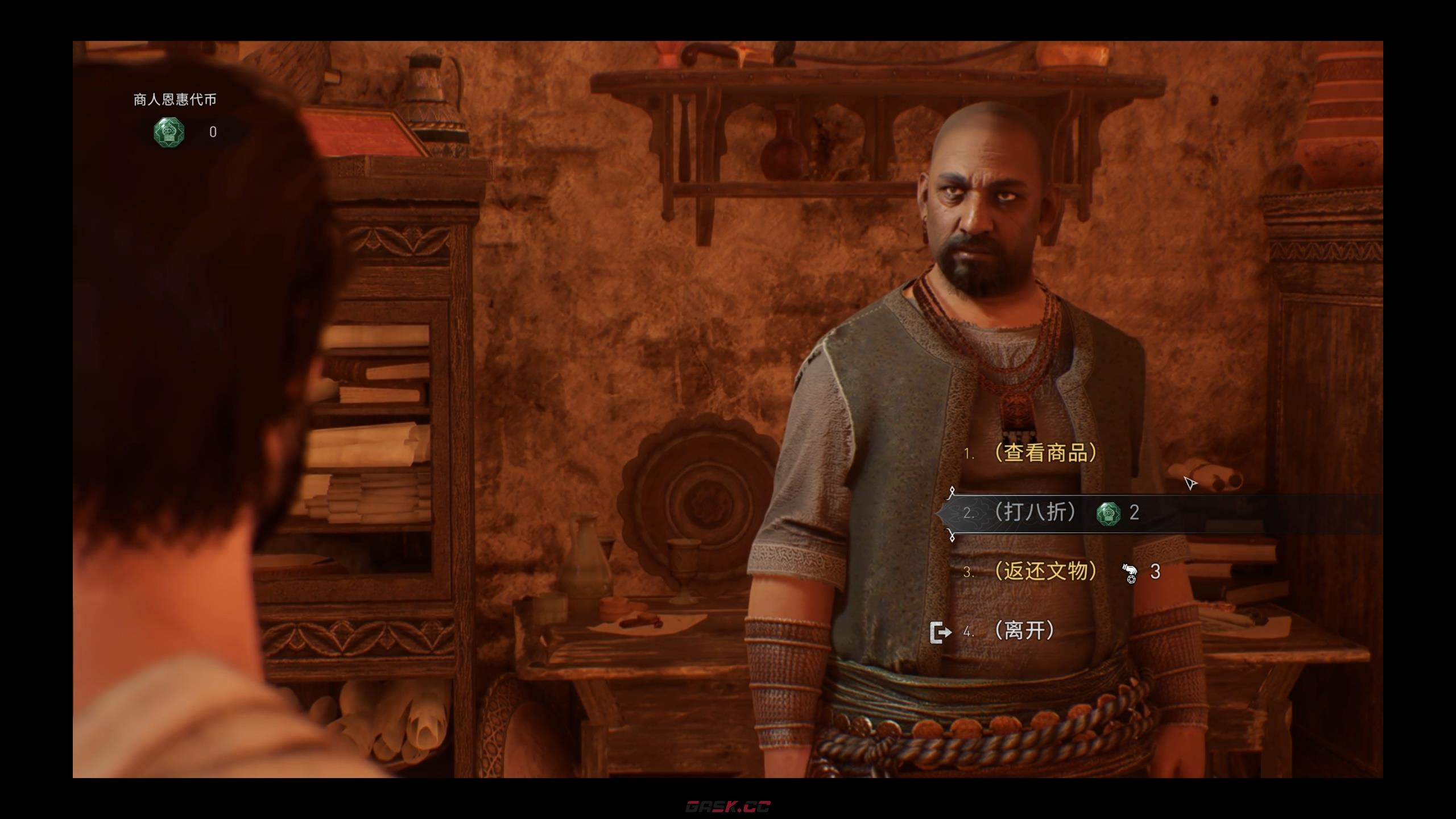Viewport: 1456px width, 819px height.
Task: Choose the 查看商品 dialogue option
Action: (1044, 453)
